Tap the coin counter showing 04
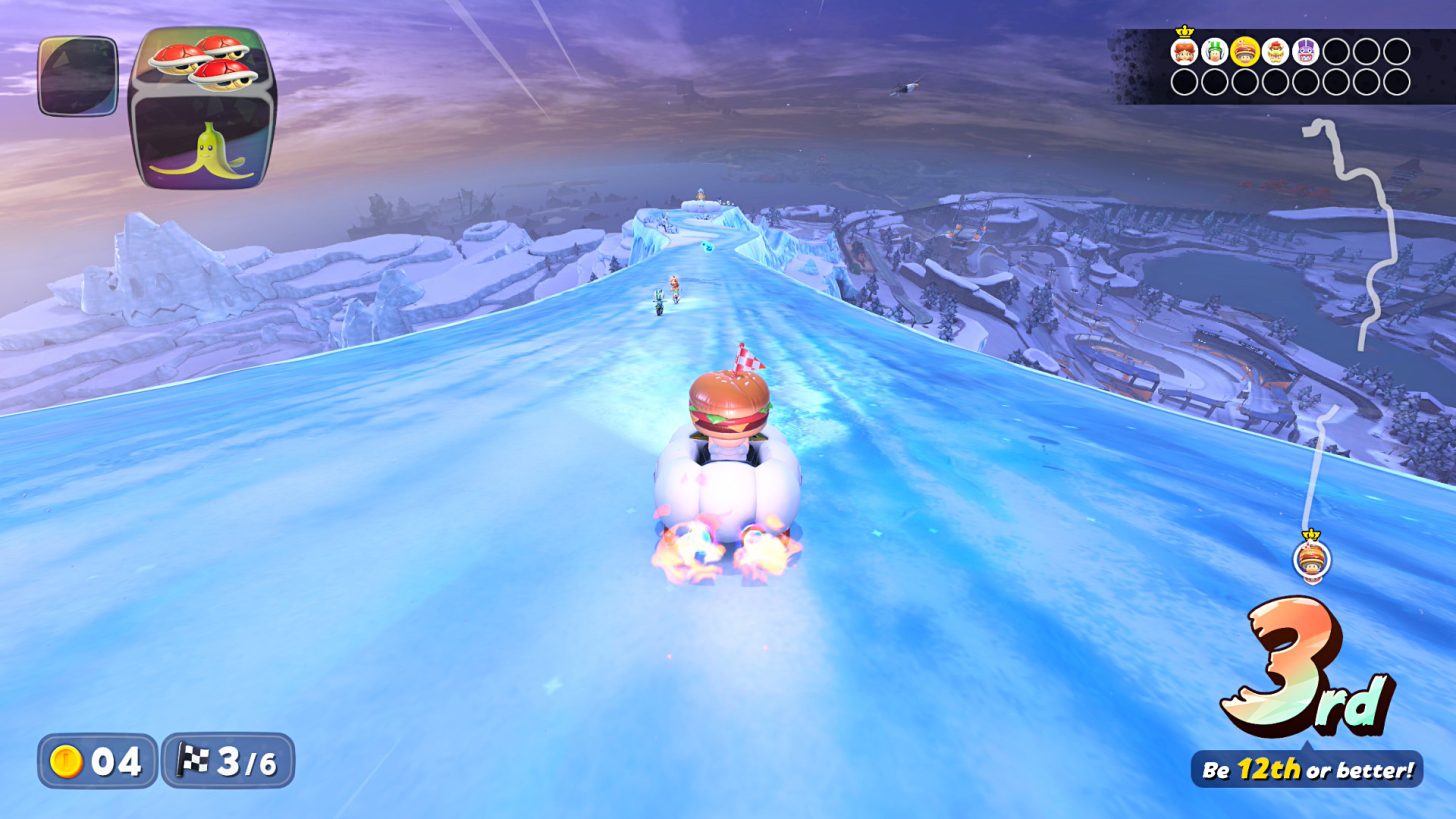 click(96, 762)
